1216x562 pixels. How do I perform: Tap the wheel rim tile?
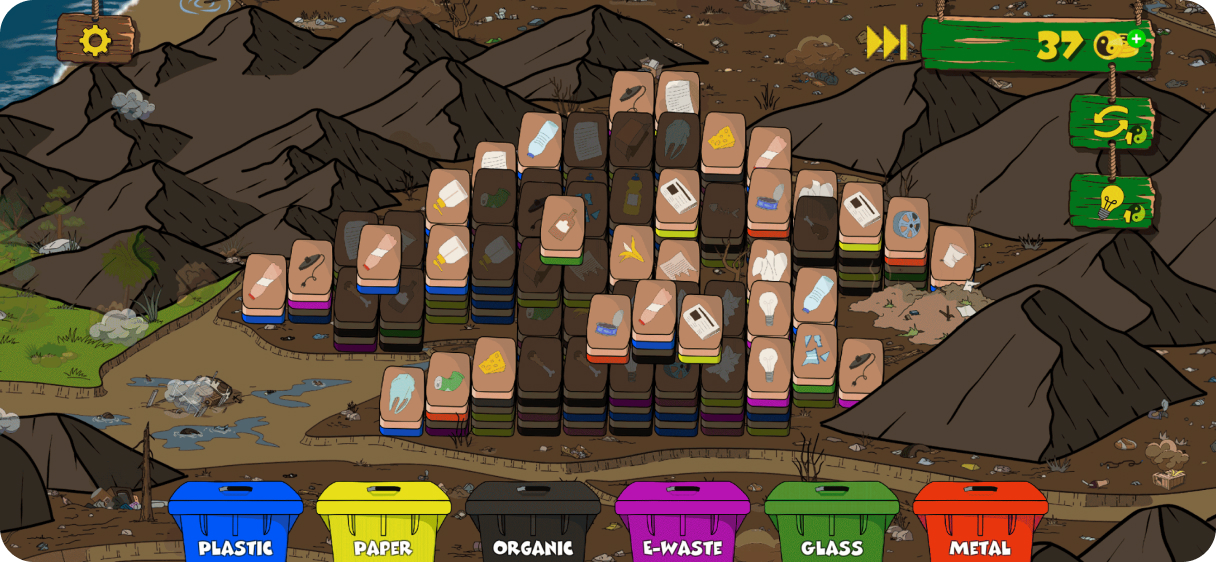[906, 225]
